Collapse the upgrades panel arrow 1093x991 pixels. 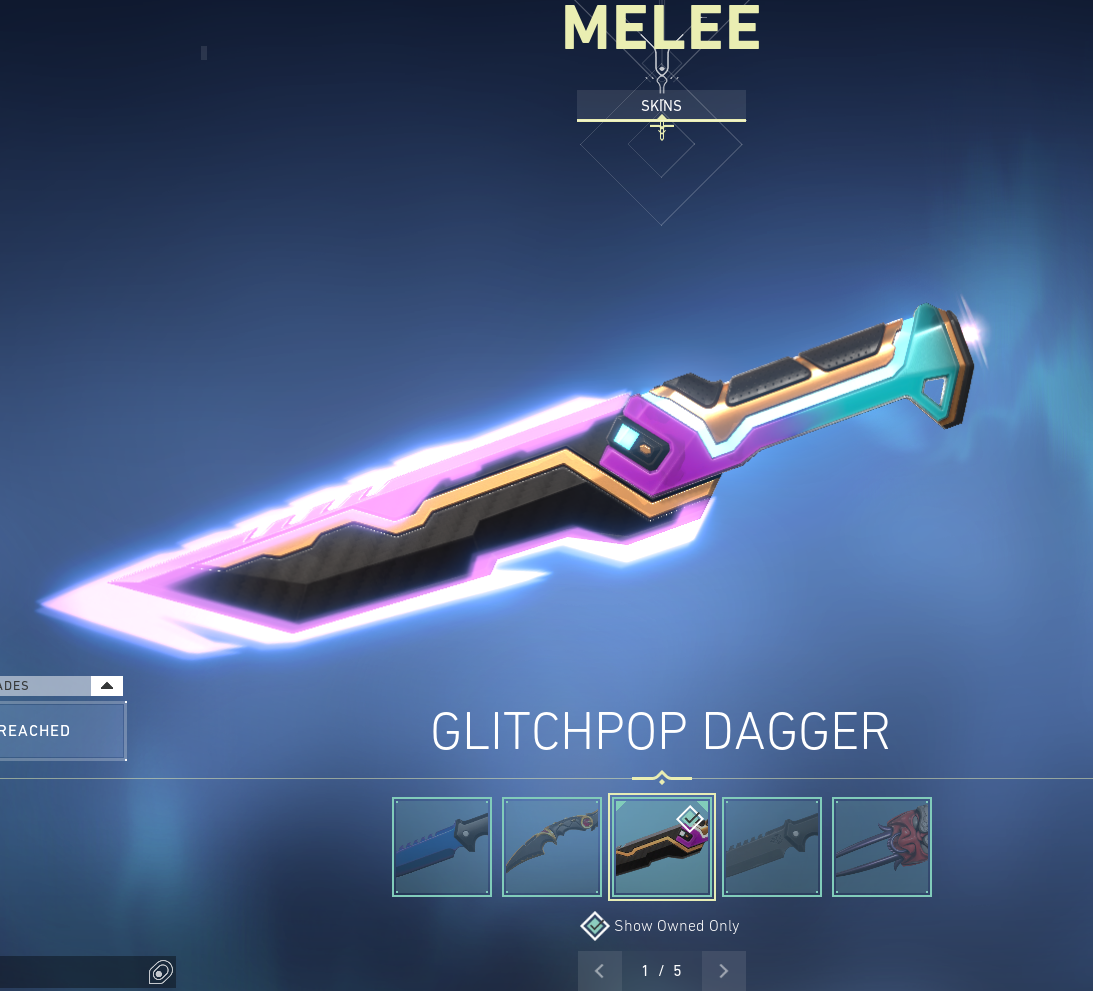[x=107, y=686]
